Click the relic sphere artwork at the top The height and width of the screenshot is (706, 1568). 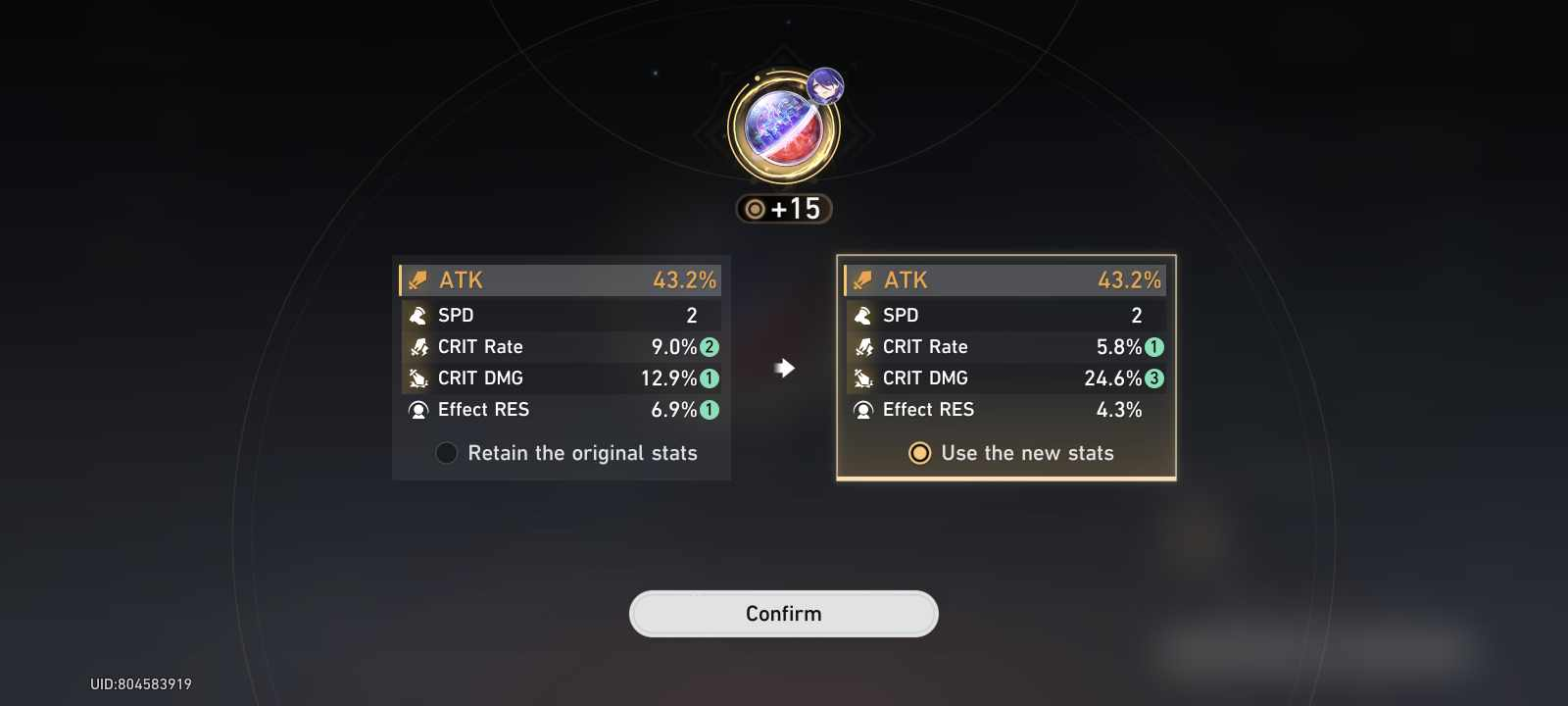coord(782,127)
